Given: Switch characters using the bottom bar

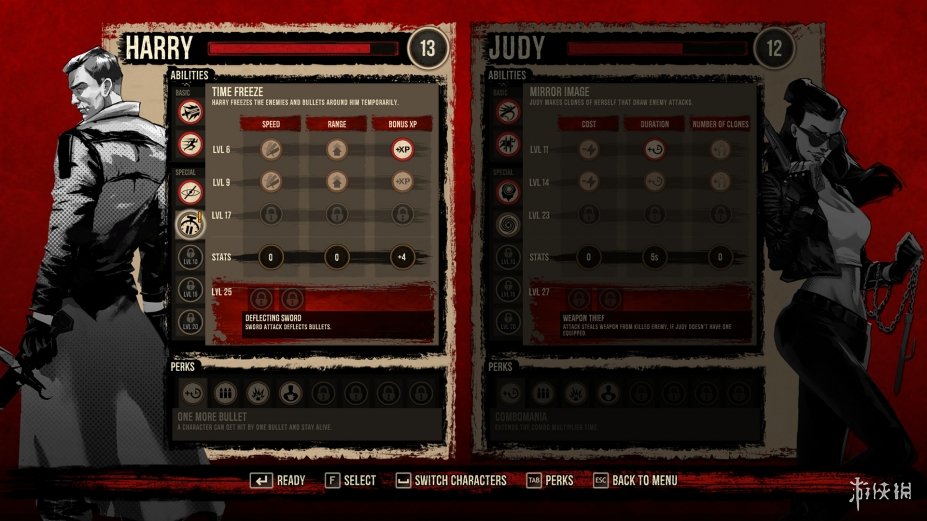Looking at the screenshot, I should (451, 481).
